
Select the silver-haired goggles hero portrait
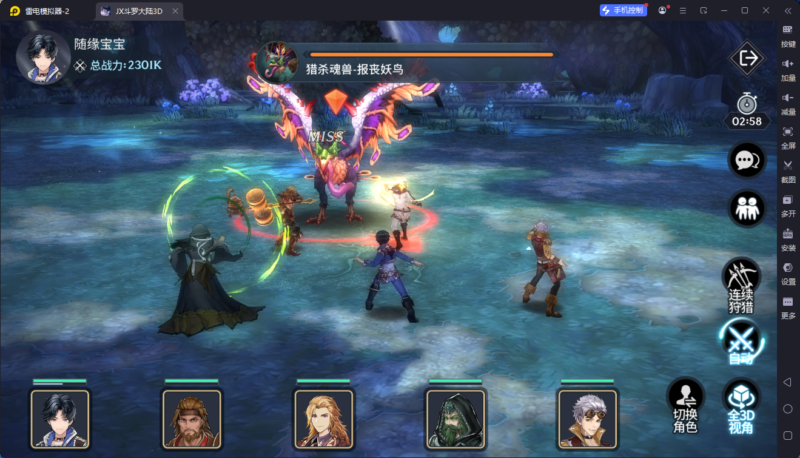pyautogui.click(x=588, y=418)
